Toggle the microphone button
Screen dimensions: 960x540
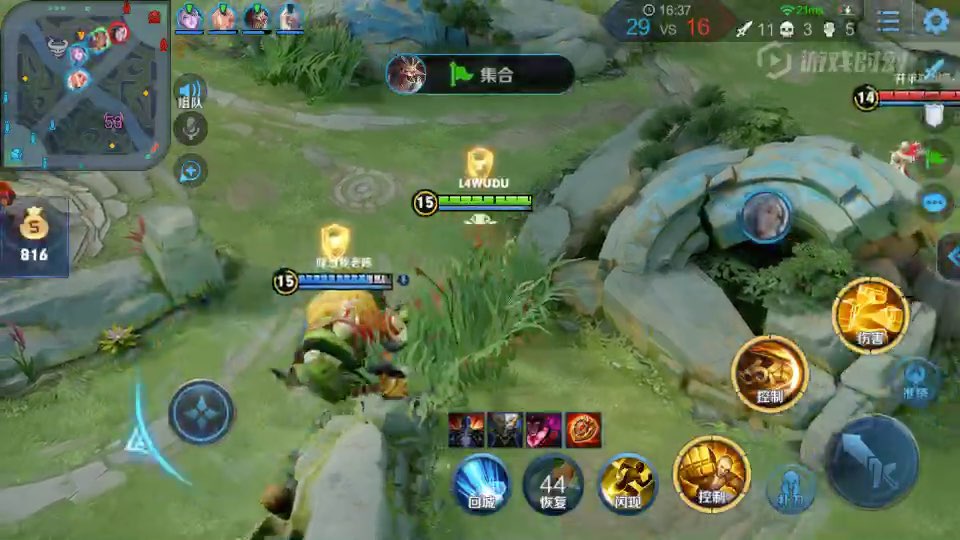(x=190, y=128)
